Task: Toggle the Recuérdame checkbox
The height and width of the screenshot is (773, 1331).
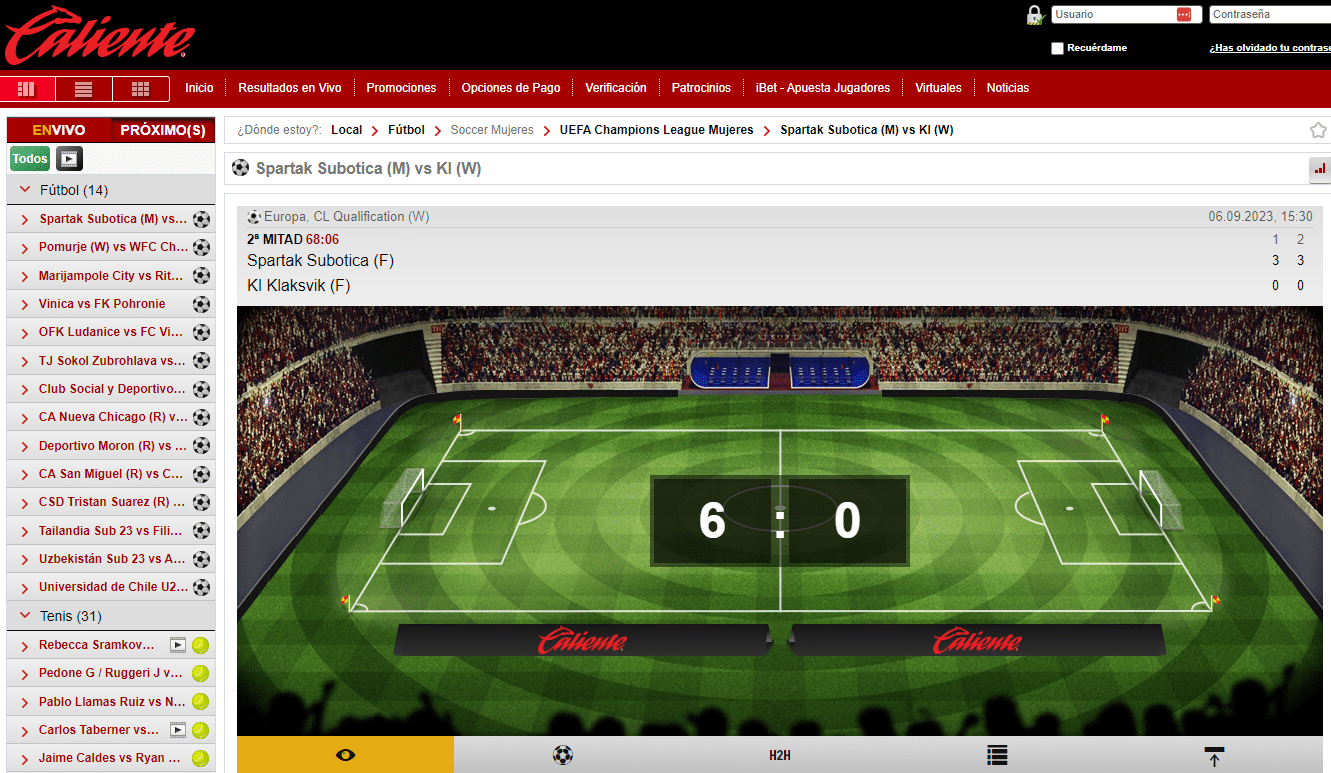Action: pyautogui.click(x=1058, y=48)
